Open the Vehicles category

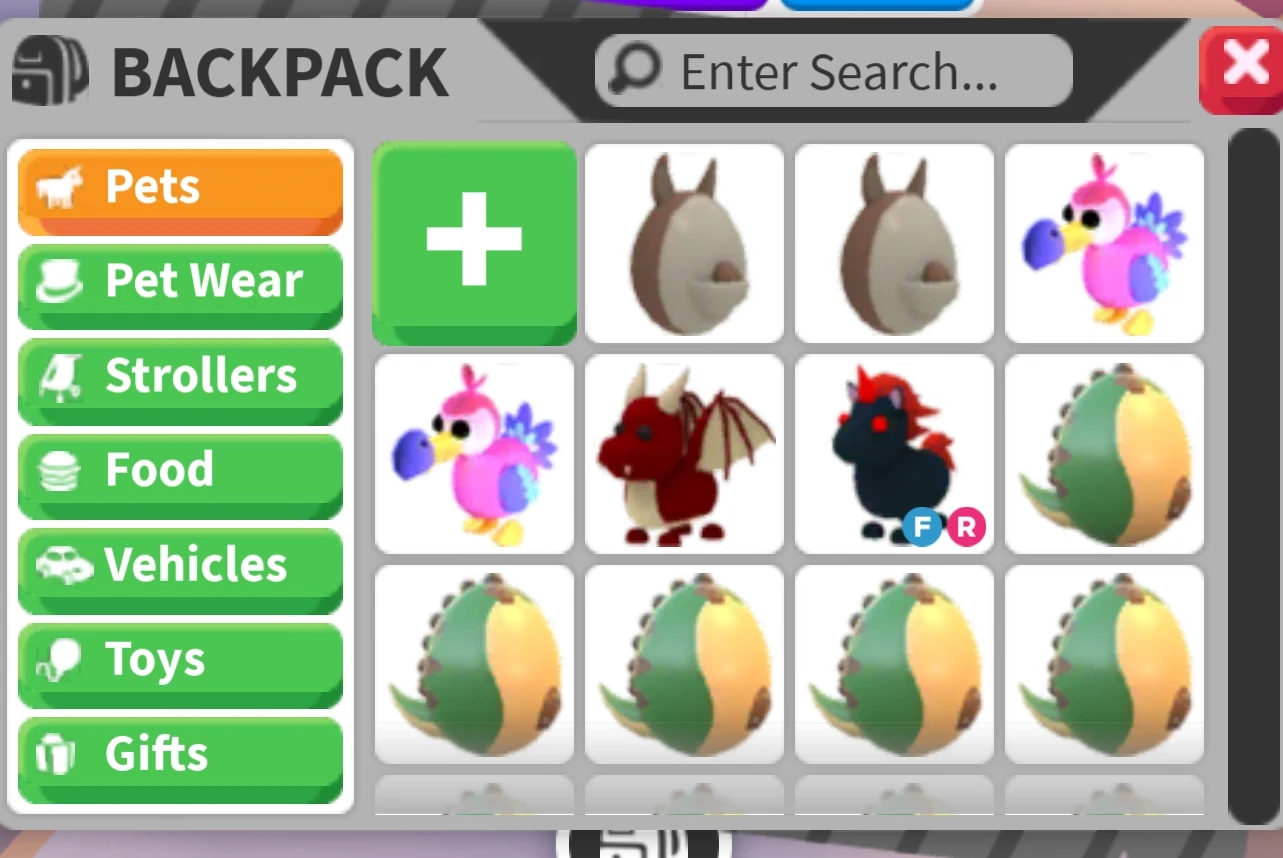click(180, 566)
